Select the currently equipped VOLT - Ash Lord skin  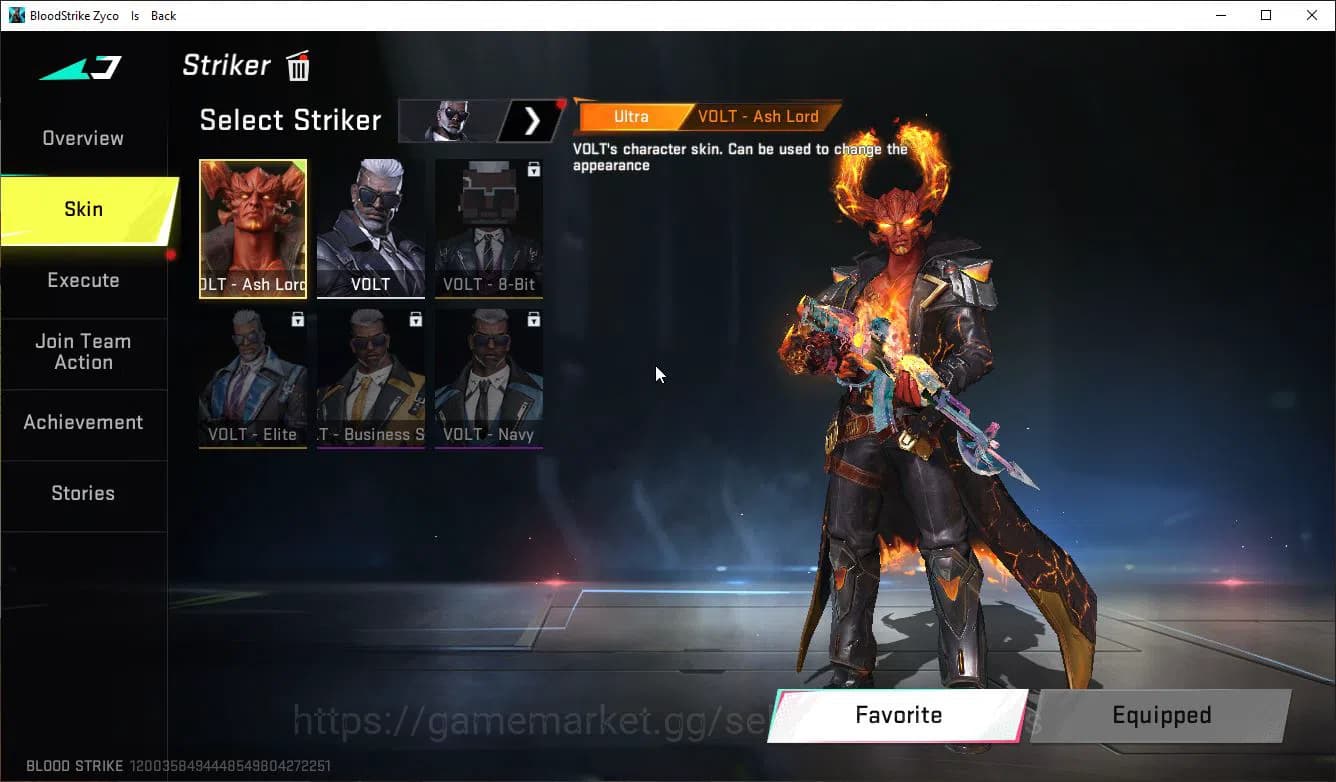(253, 228)
